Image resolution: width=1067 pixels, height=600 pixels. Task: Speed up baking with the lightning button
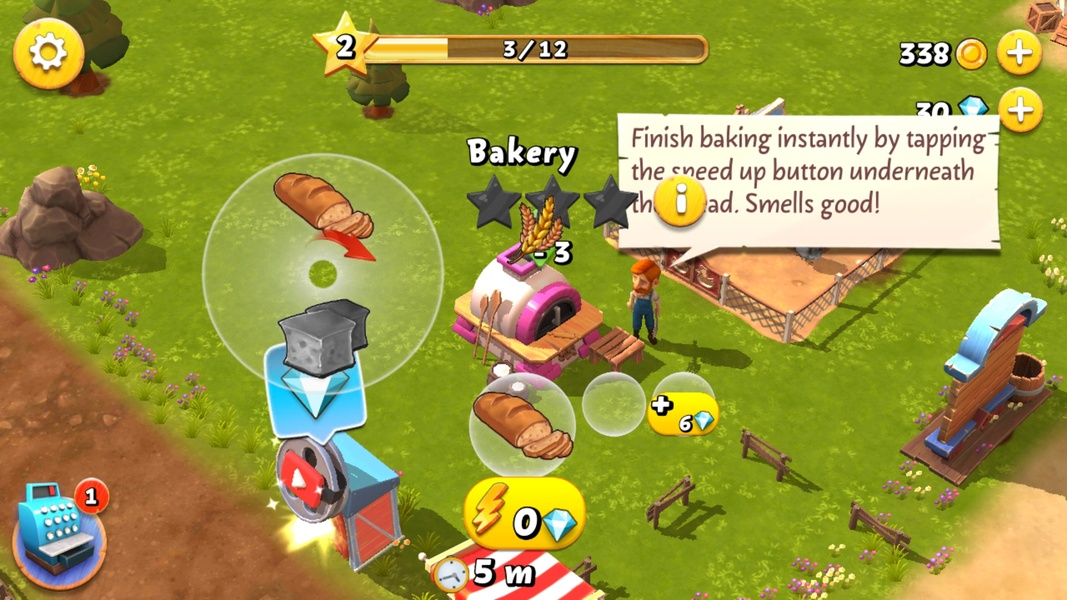point(524,515)
